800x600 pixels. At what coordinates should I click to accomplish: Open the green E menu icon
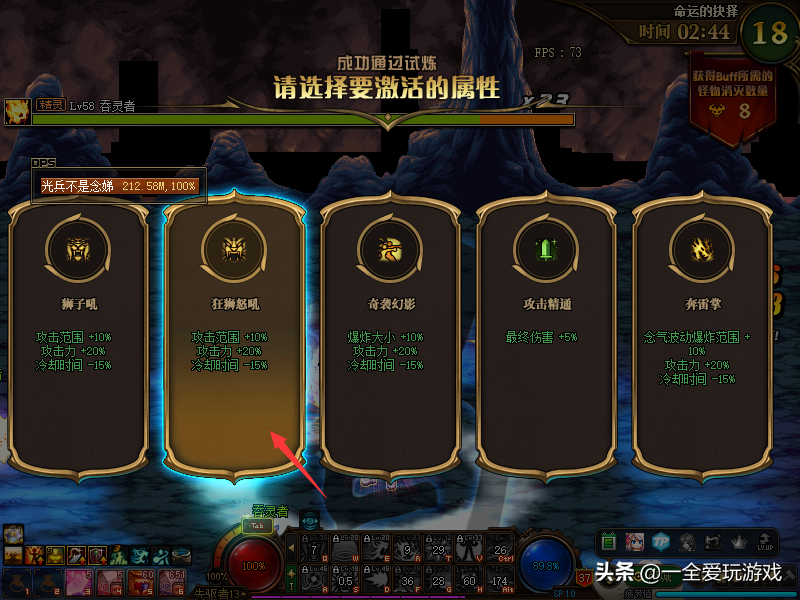click(x=609, y=541)
